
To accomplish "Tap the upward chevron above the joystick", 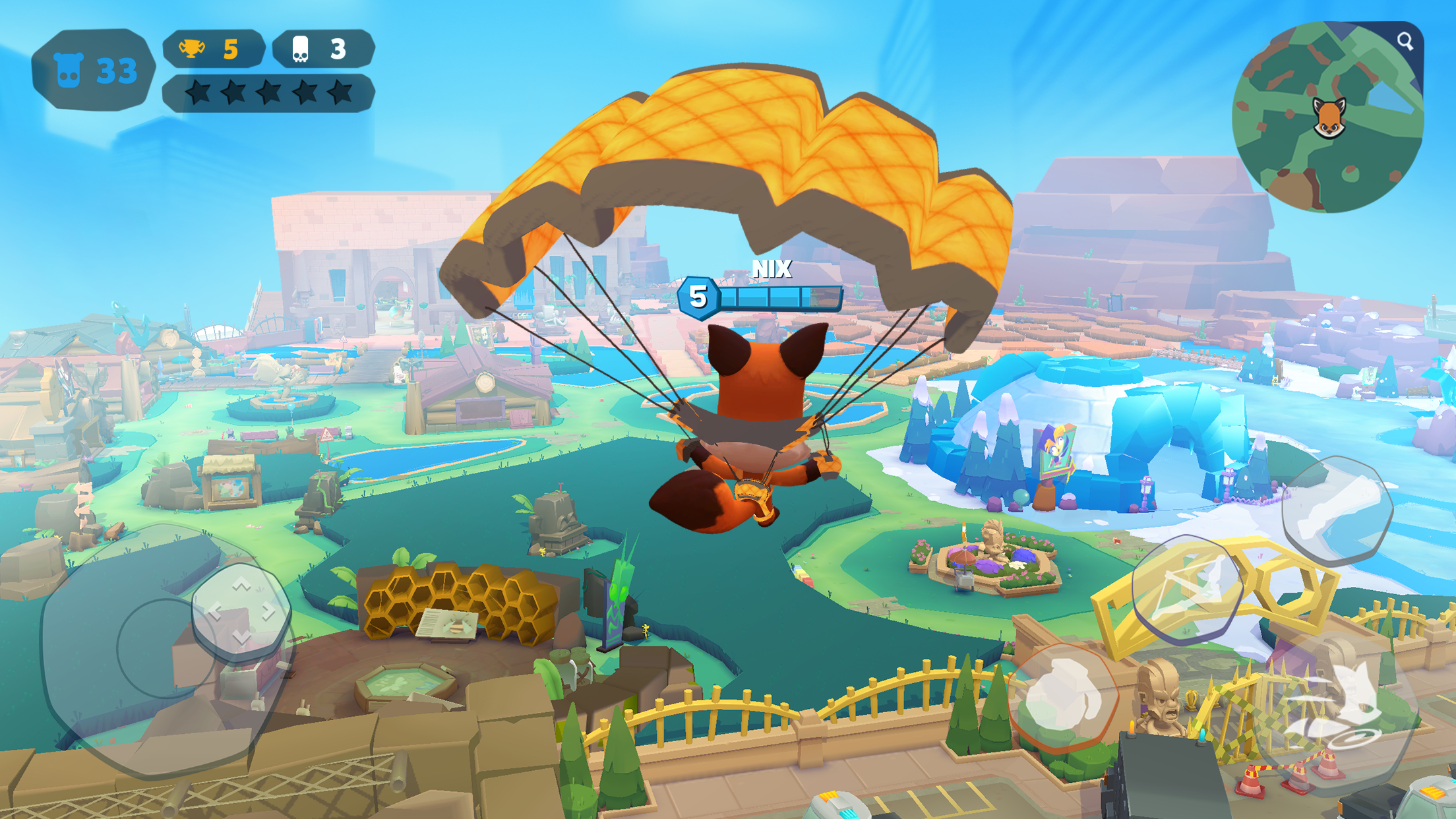I will pyautogui.click(x=240, y=585).
